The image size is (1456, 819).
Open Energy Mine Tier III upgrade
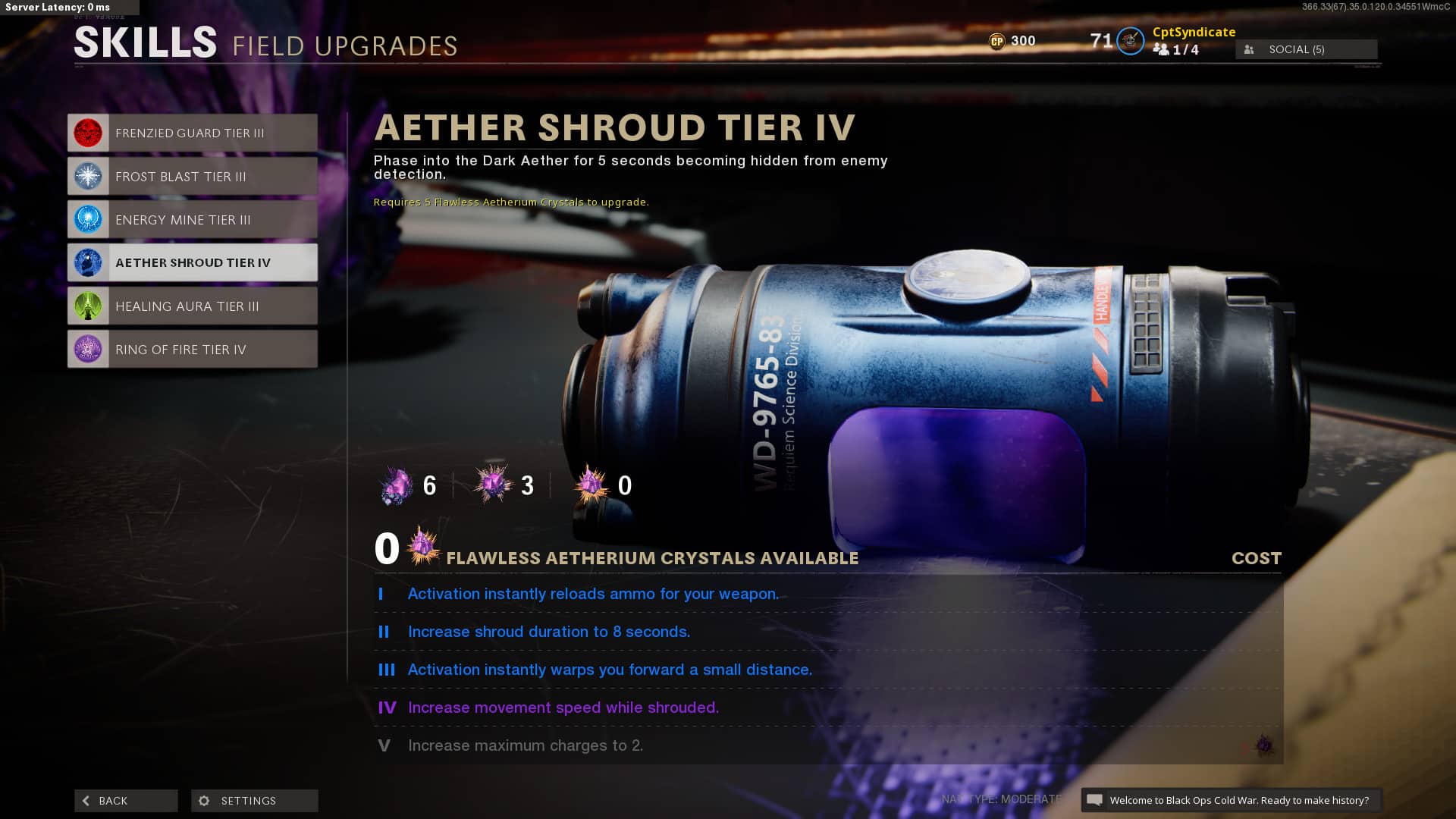click(192, 219)
